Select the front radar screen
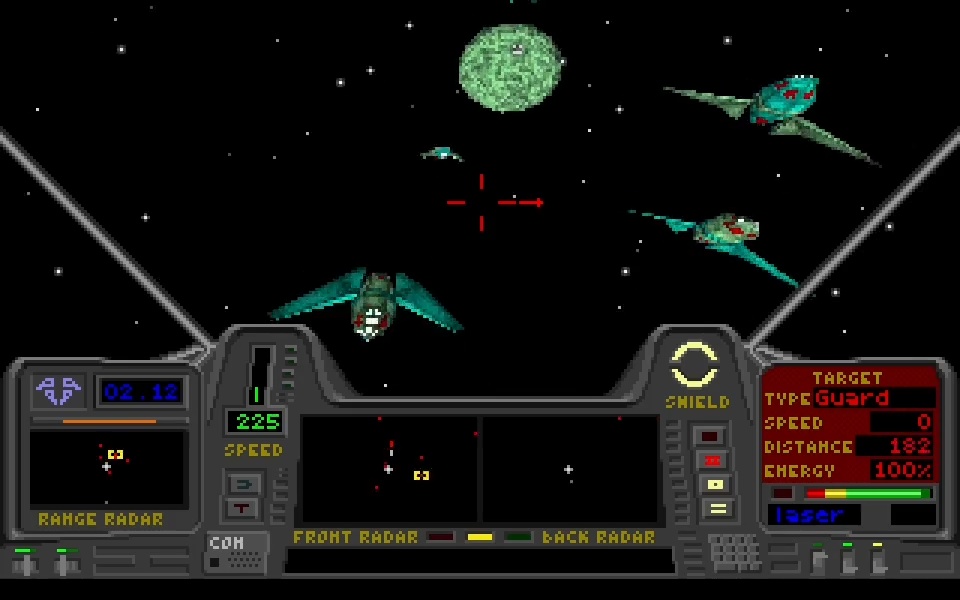This screenshot has height=600, width=960. point(389,469)
